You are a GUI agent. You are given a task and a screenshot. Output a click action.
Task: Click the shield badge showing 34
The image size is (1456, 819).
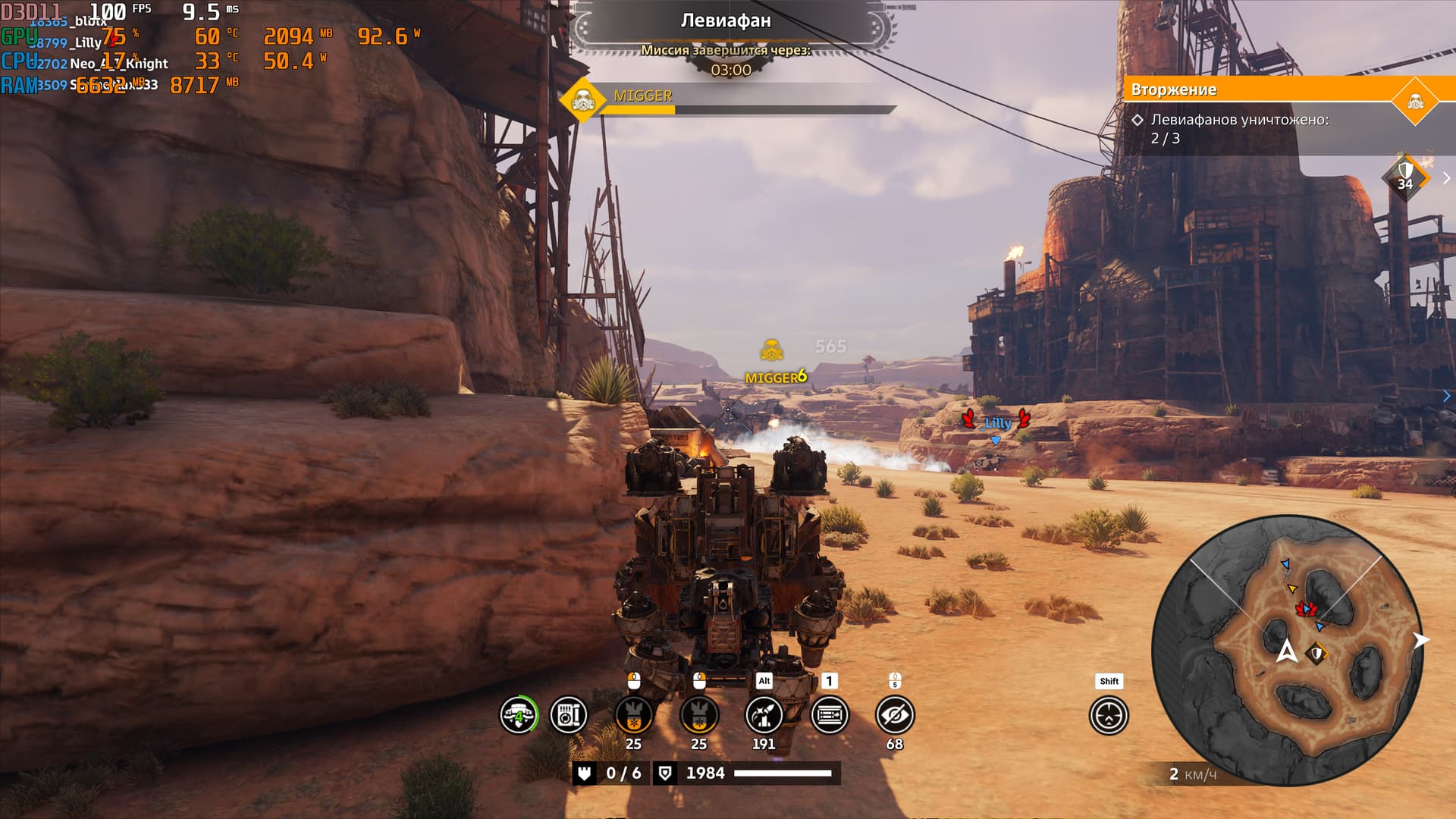pyautogui.click(x=1405, y=177)
